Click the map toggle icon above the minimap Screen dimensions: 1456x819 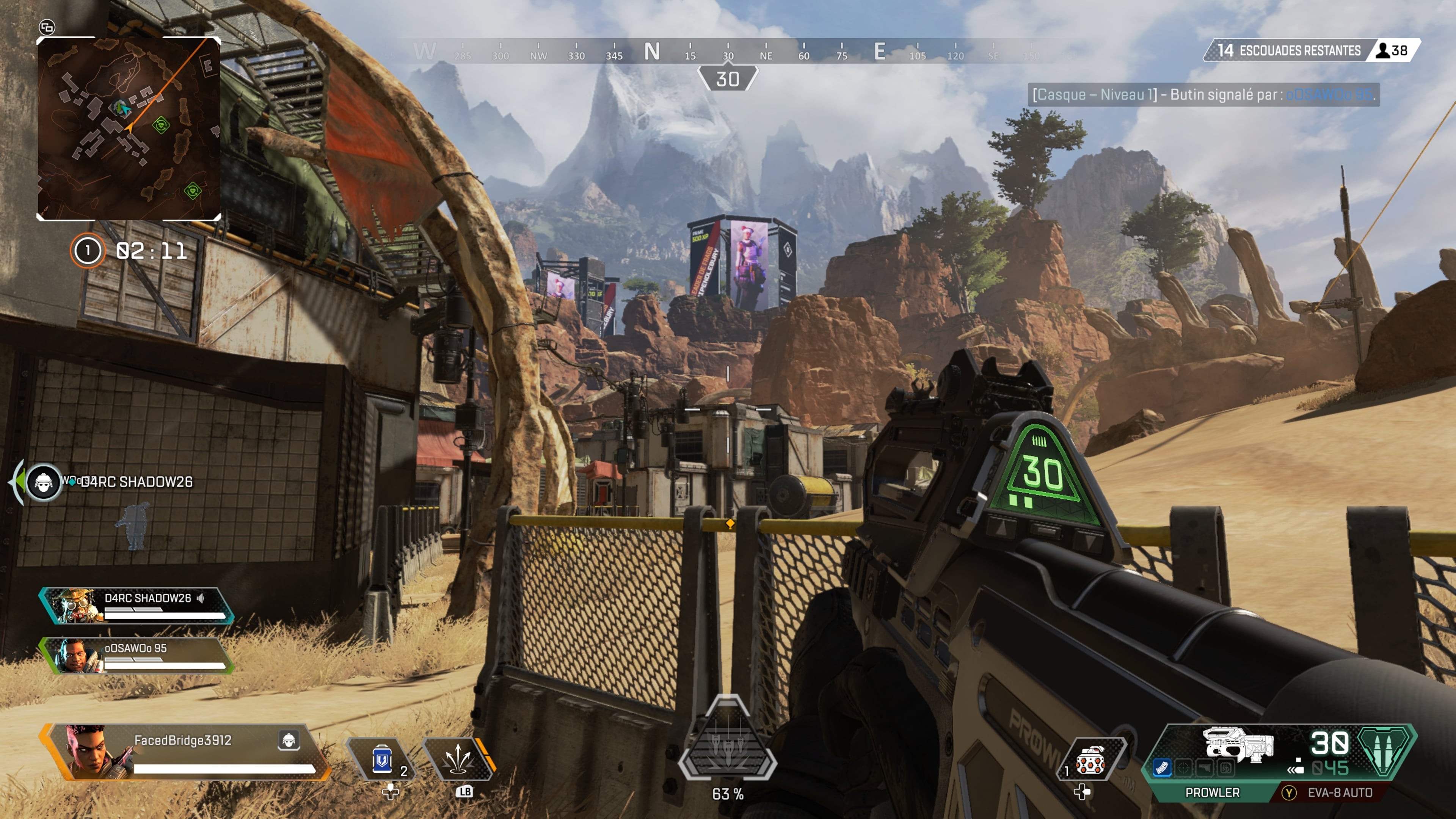point(47,27)
